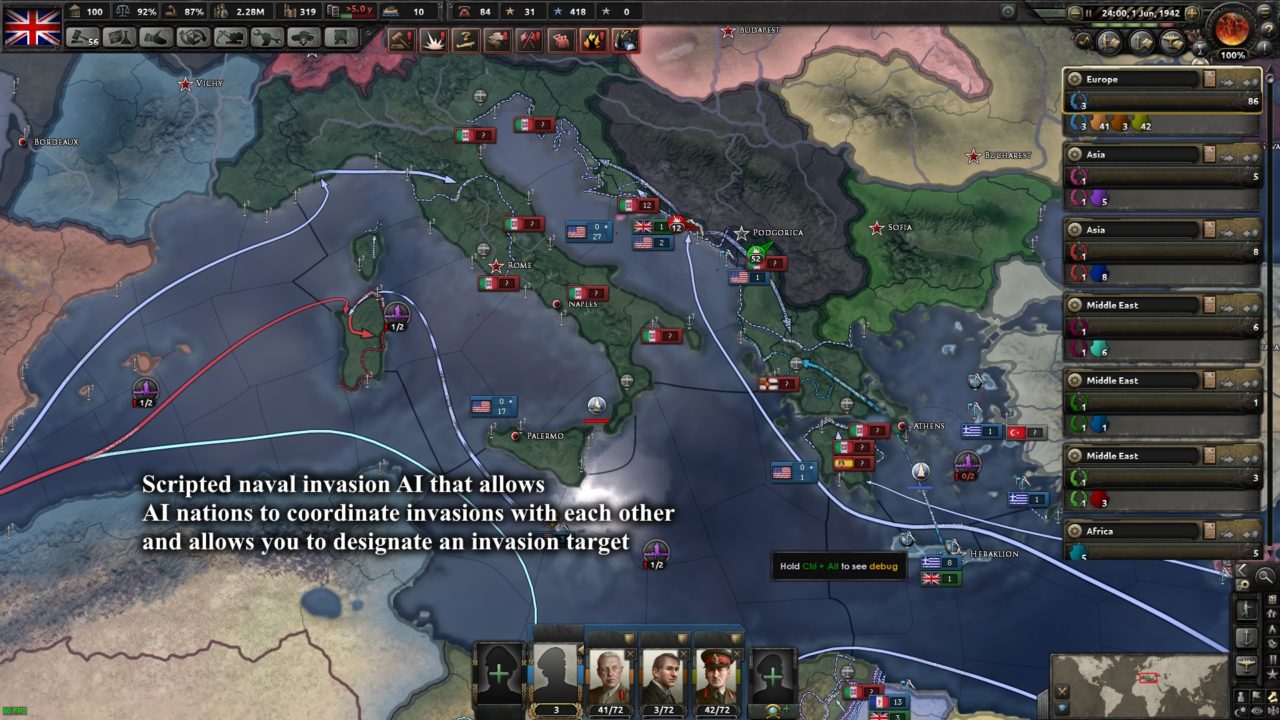Collapse the Europe theater panel
Image resolution: width=1280 pixels, height=720 pixels.
click(x=1249, y=80)
